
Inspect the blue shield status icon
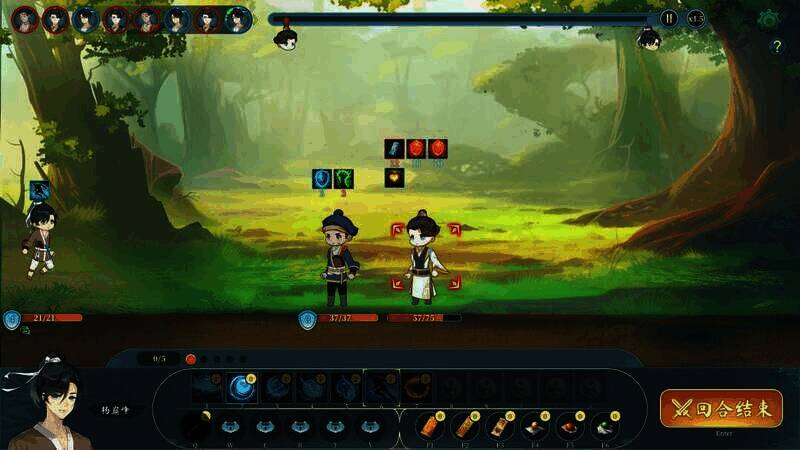[322, 178]
